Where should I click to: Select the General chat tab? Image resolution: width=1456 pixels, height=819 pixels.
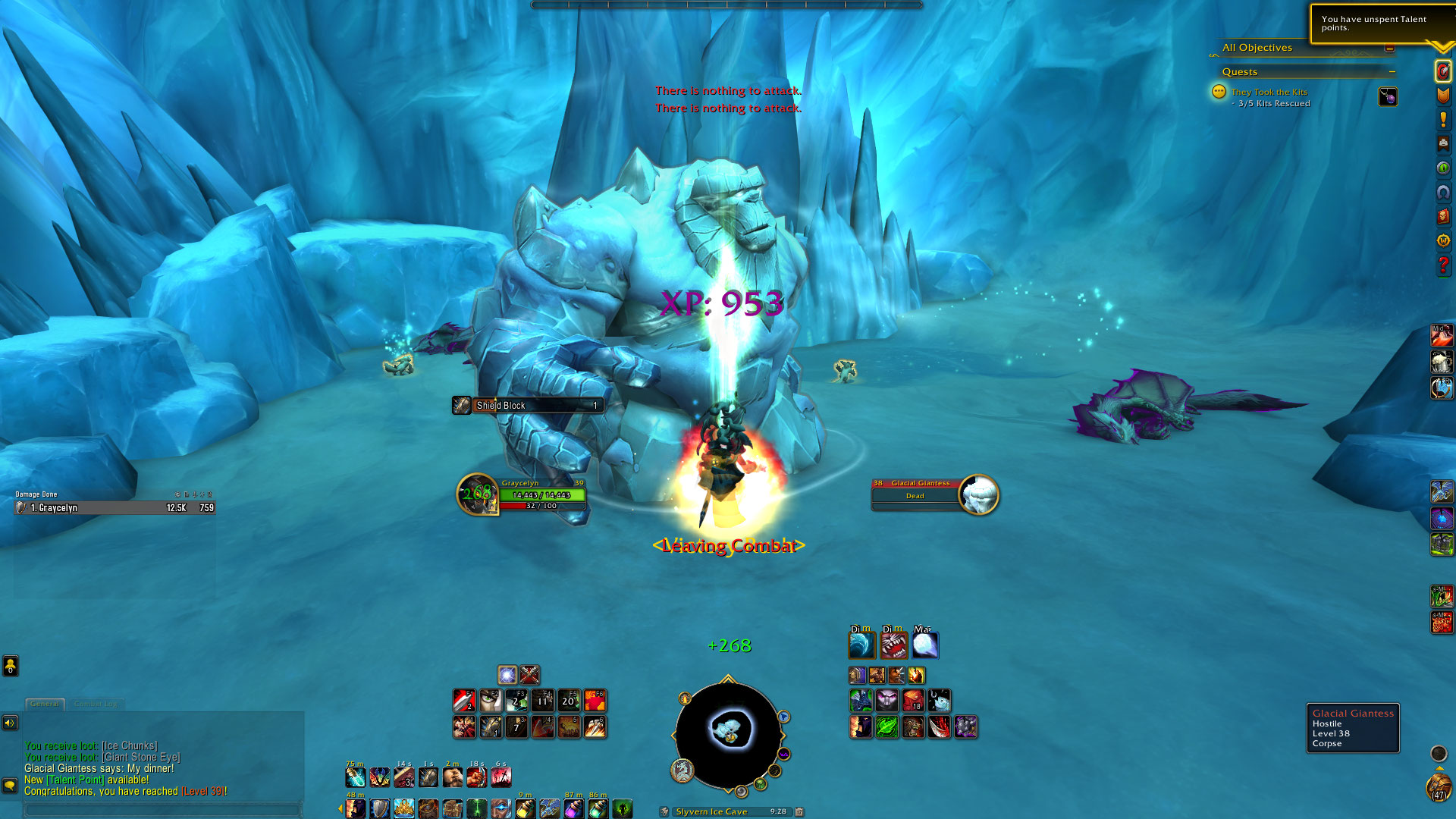click(45, 704)
